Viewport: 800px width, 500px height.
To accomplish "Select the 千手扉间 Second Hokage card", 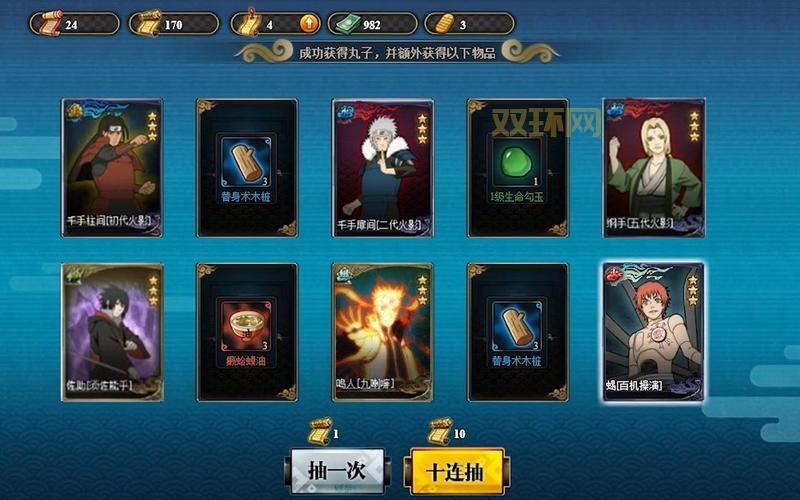I will tap(382, 167).
